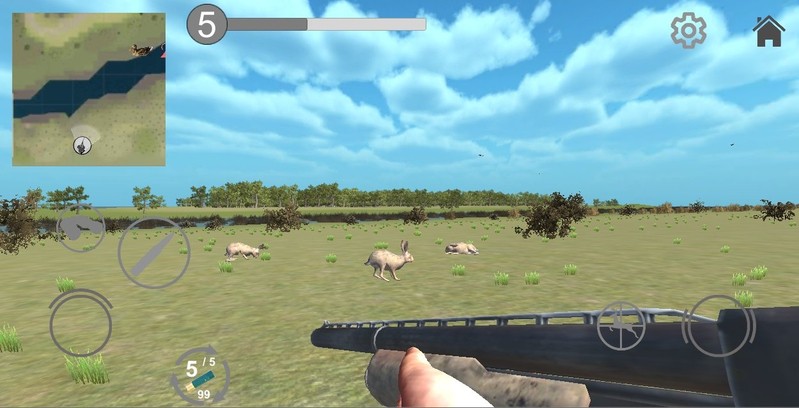Fire with the shoot button beside the scope
The width and height of the screenshot is (799, 408).
[716, 325]
